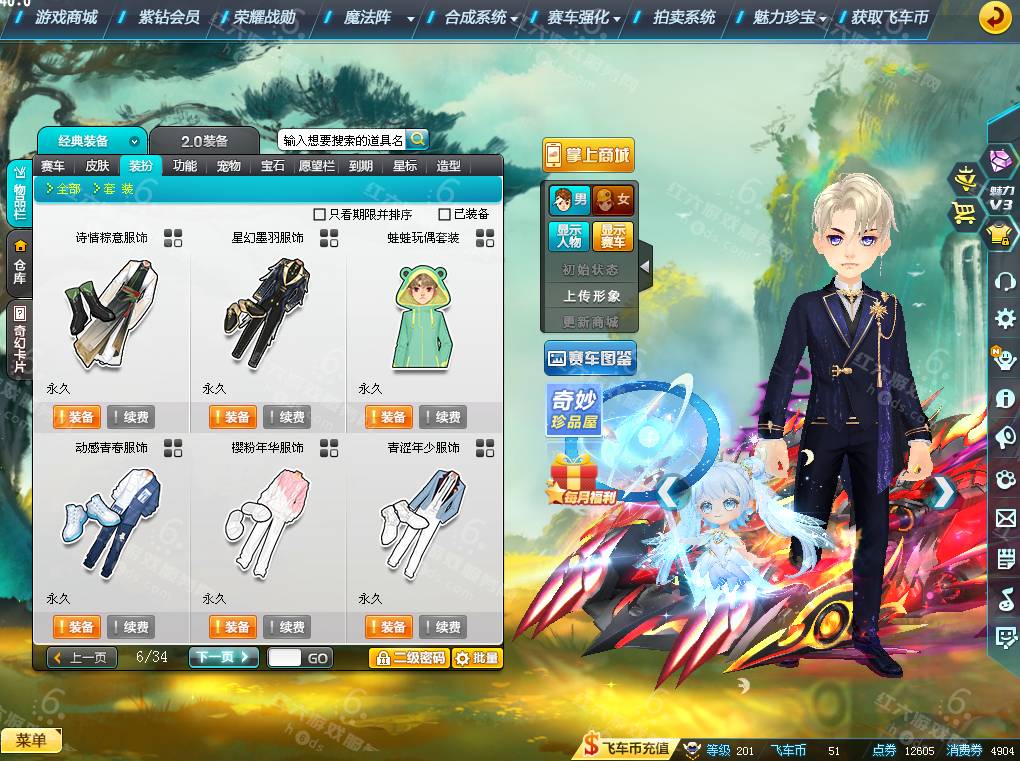Switch to the 2.0装备 tab
The image size is (1020, 761).
204,141
